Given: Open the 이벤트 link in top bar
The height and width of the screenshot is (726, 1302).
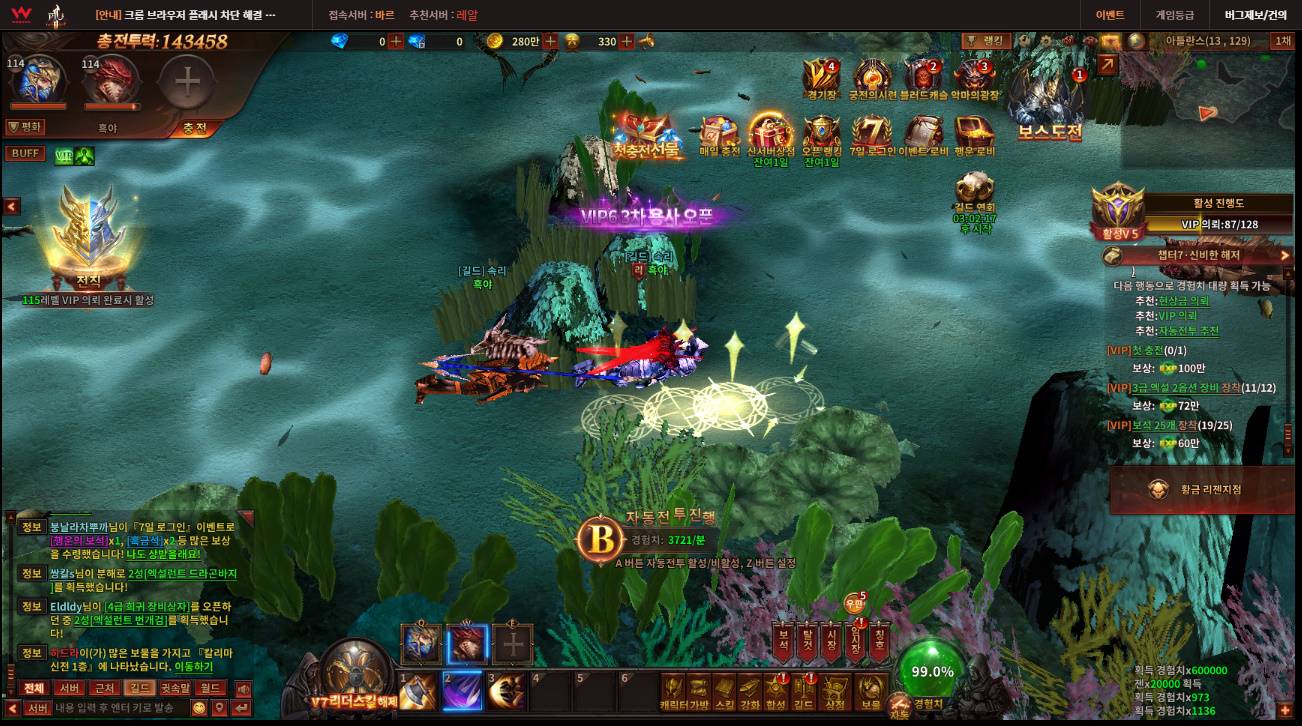Looking at the screenshot, I should [1110, 15].
